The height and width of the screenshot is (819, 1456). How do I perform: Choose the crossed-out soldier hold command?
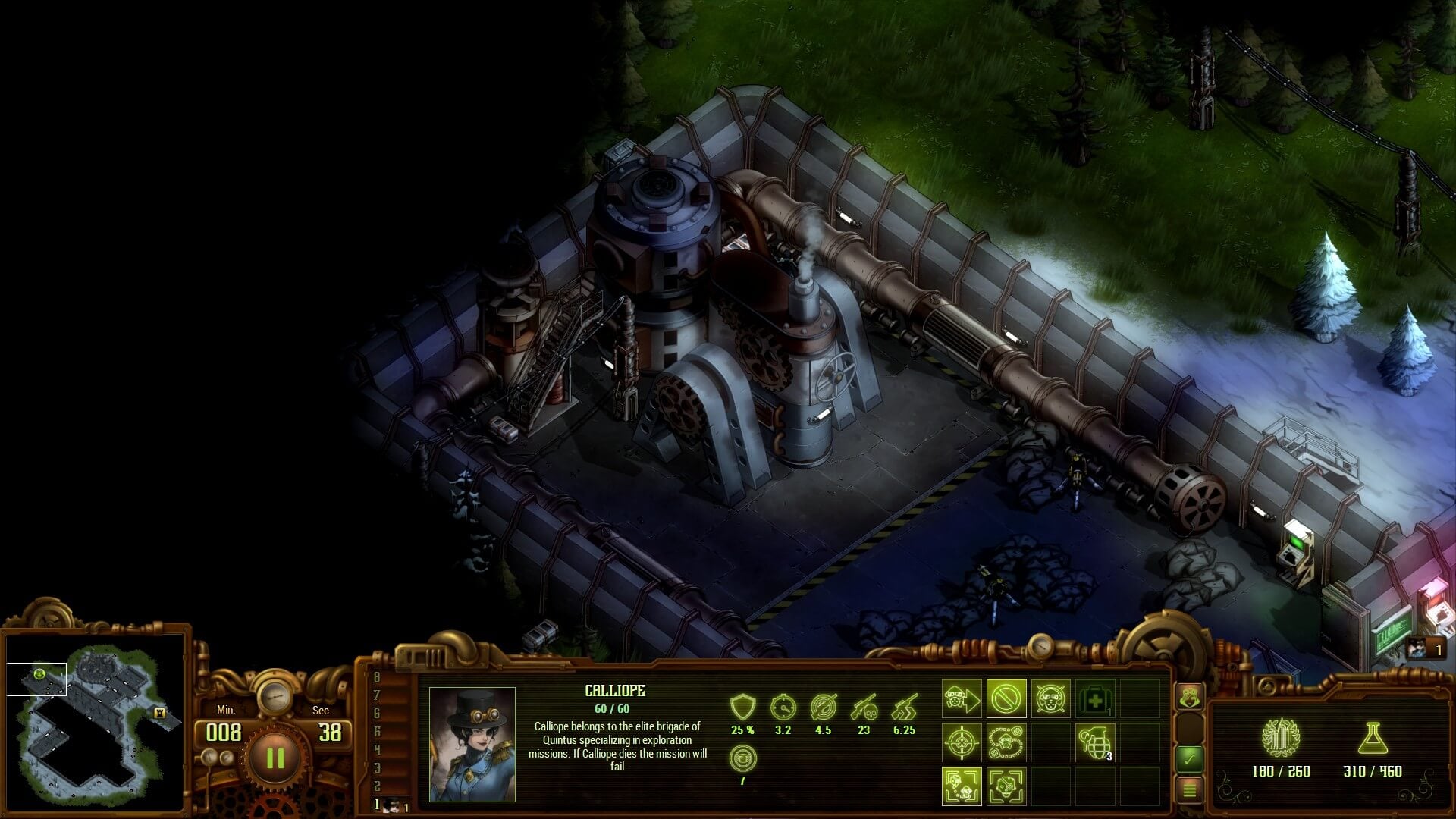point(1050,698)
